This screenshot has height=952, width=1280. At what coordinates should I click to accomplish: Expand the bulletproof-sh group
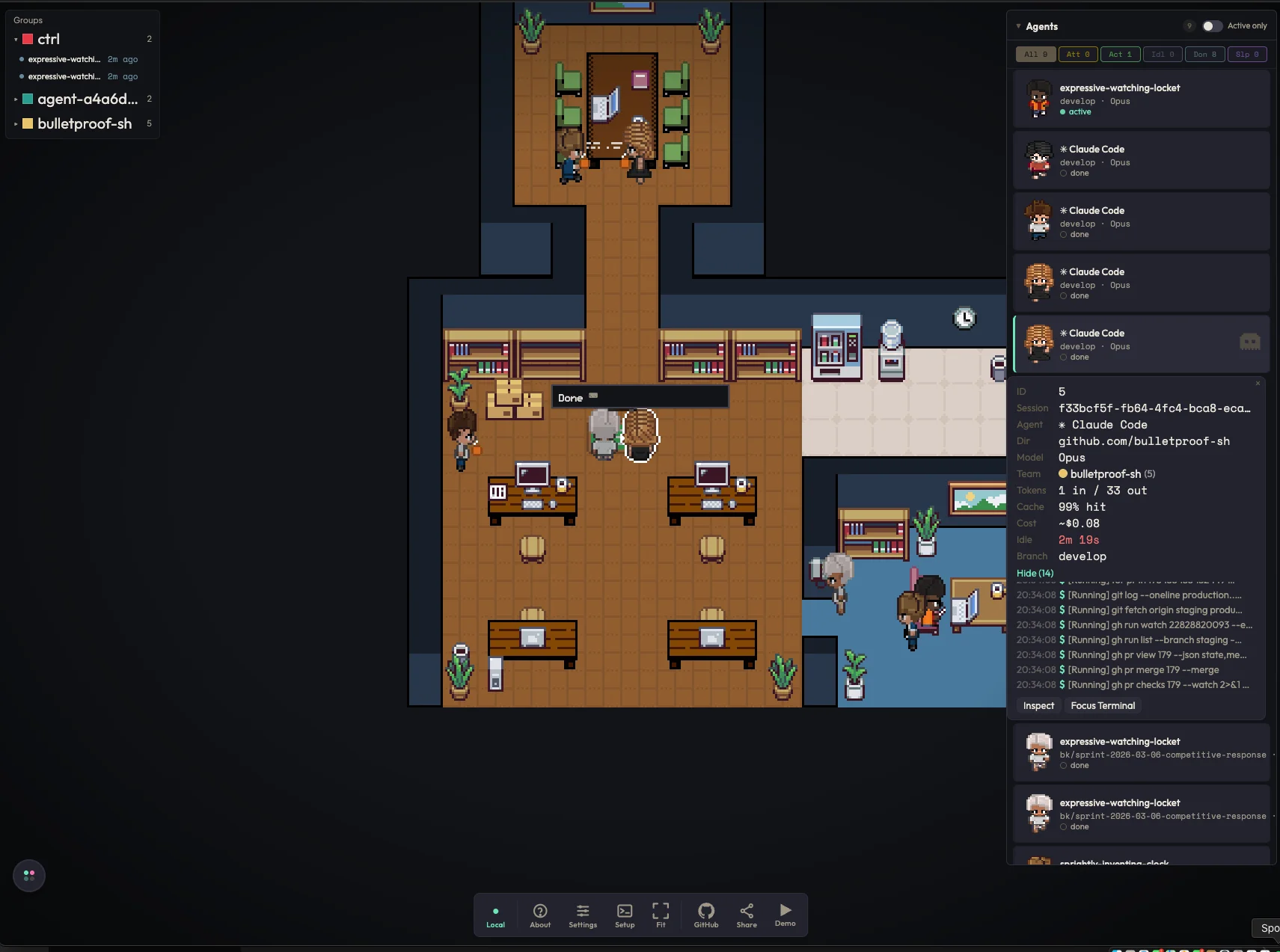(16, 124)
